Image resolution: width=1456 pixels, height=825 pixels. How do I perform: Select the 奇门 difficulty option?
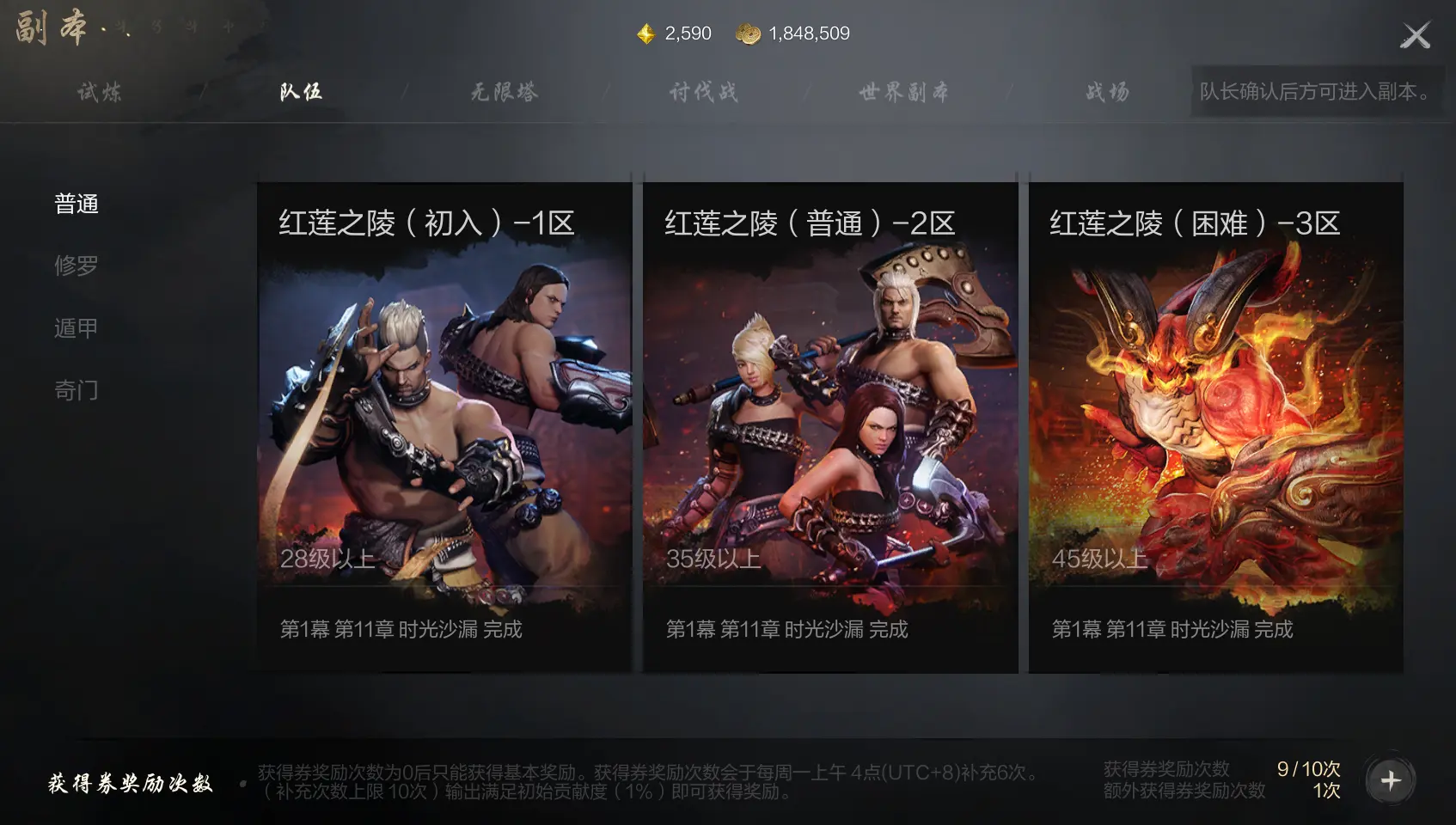[x=76, y=389]
